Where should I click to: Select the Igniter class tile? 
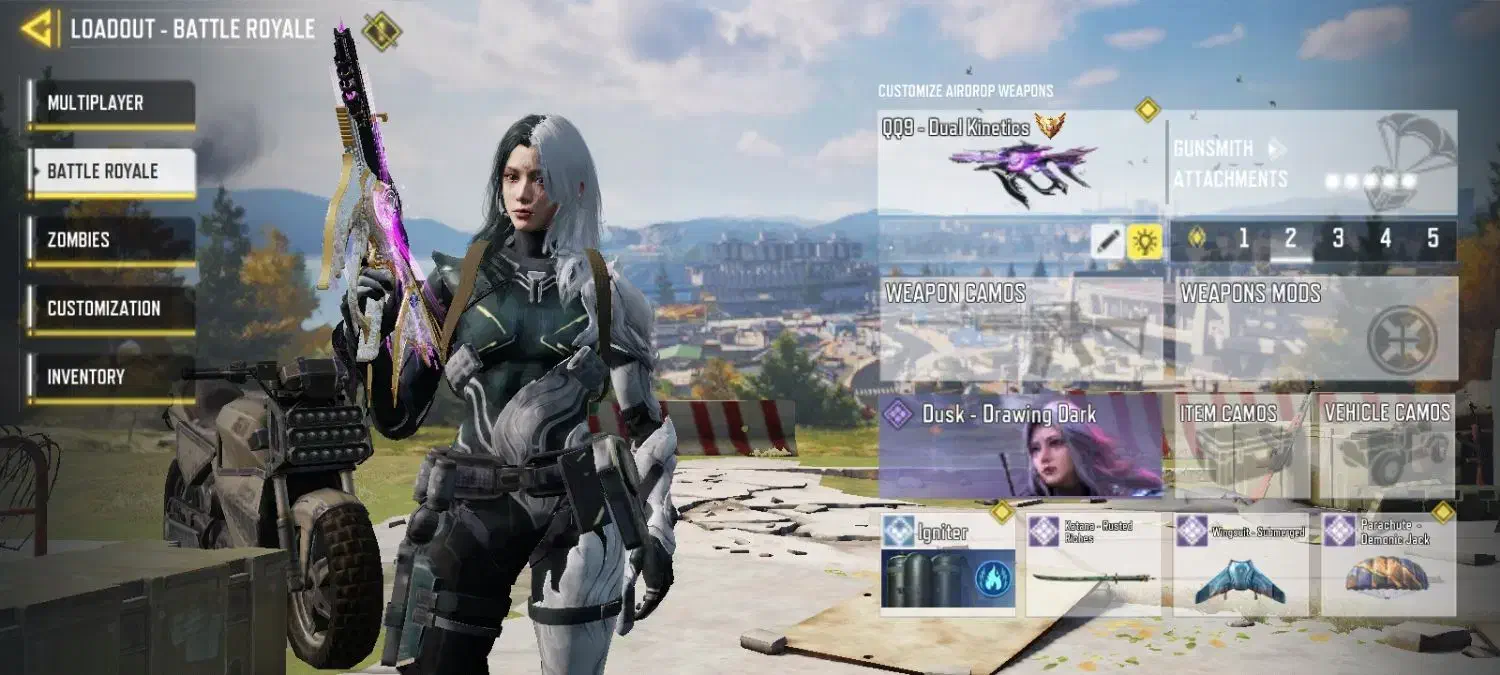pyautogui.click(x=947, y=565)
